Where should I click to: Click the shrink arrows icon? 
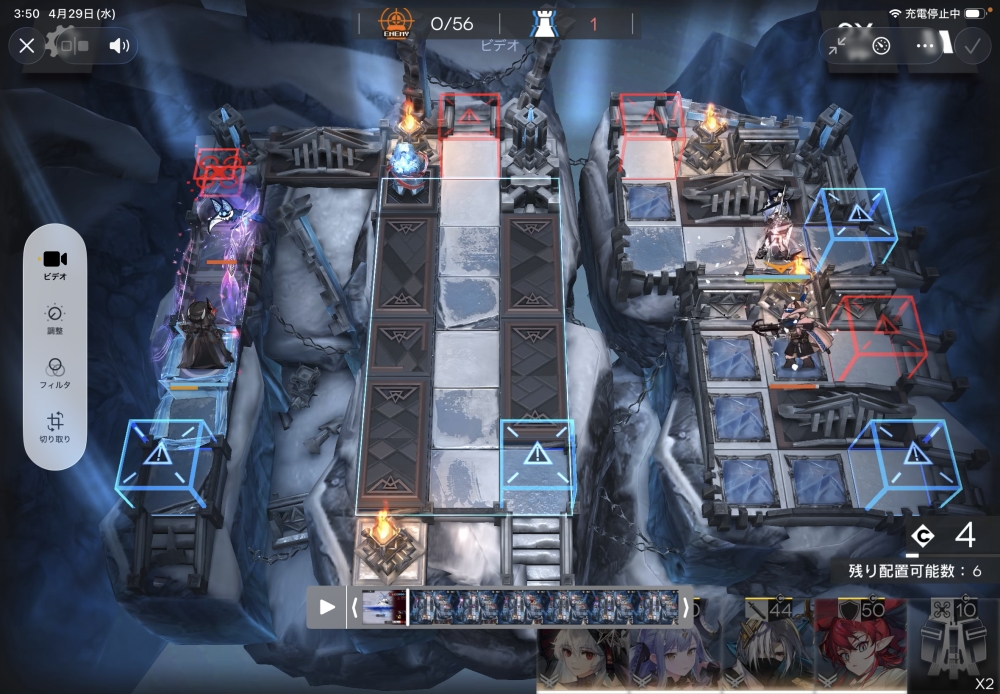click(x=838, y=46)
